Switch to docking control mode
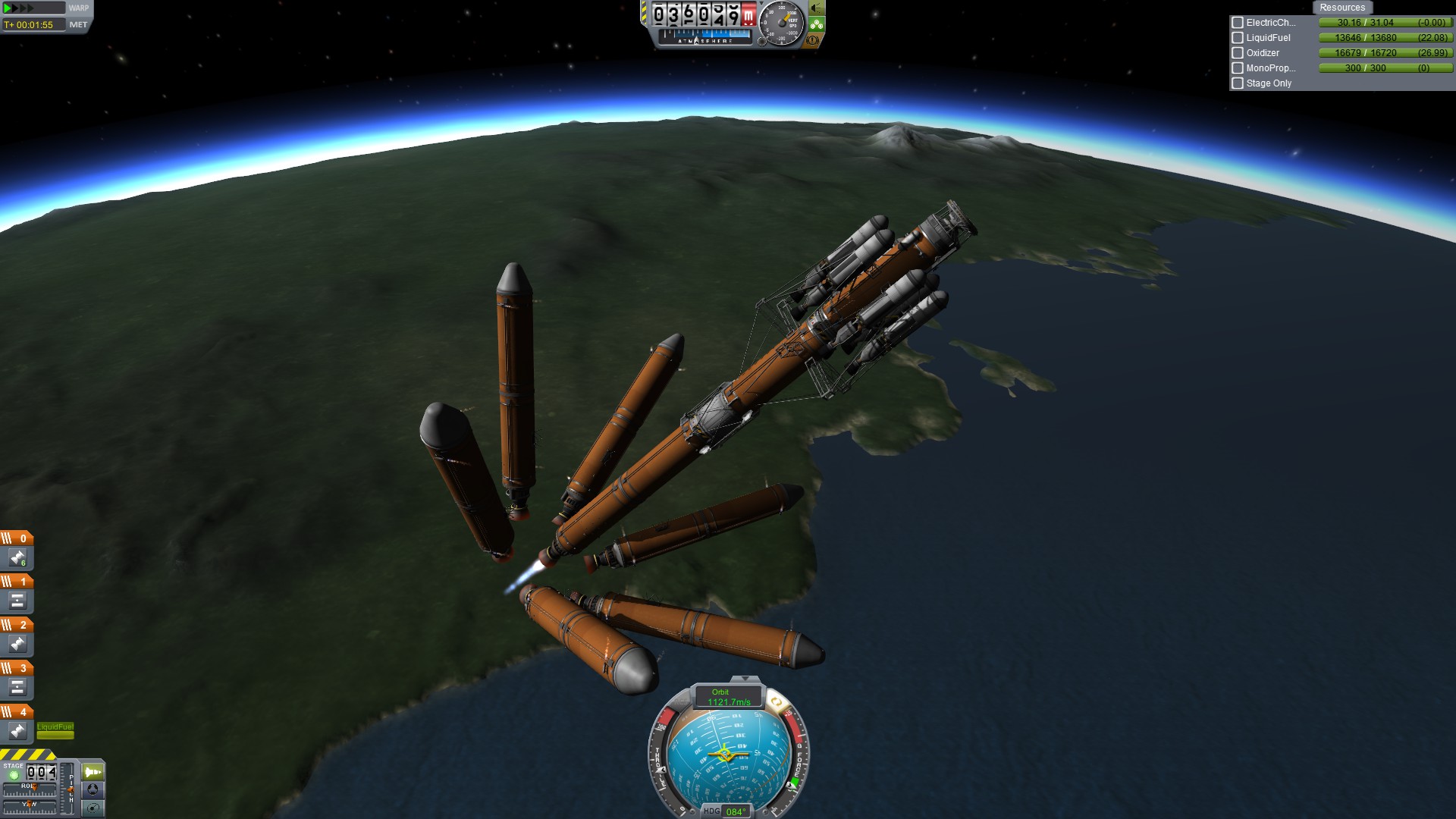 [x=93, y=790]
